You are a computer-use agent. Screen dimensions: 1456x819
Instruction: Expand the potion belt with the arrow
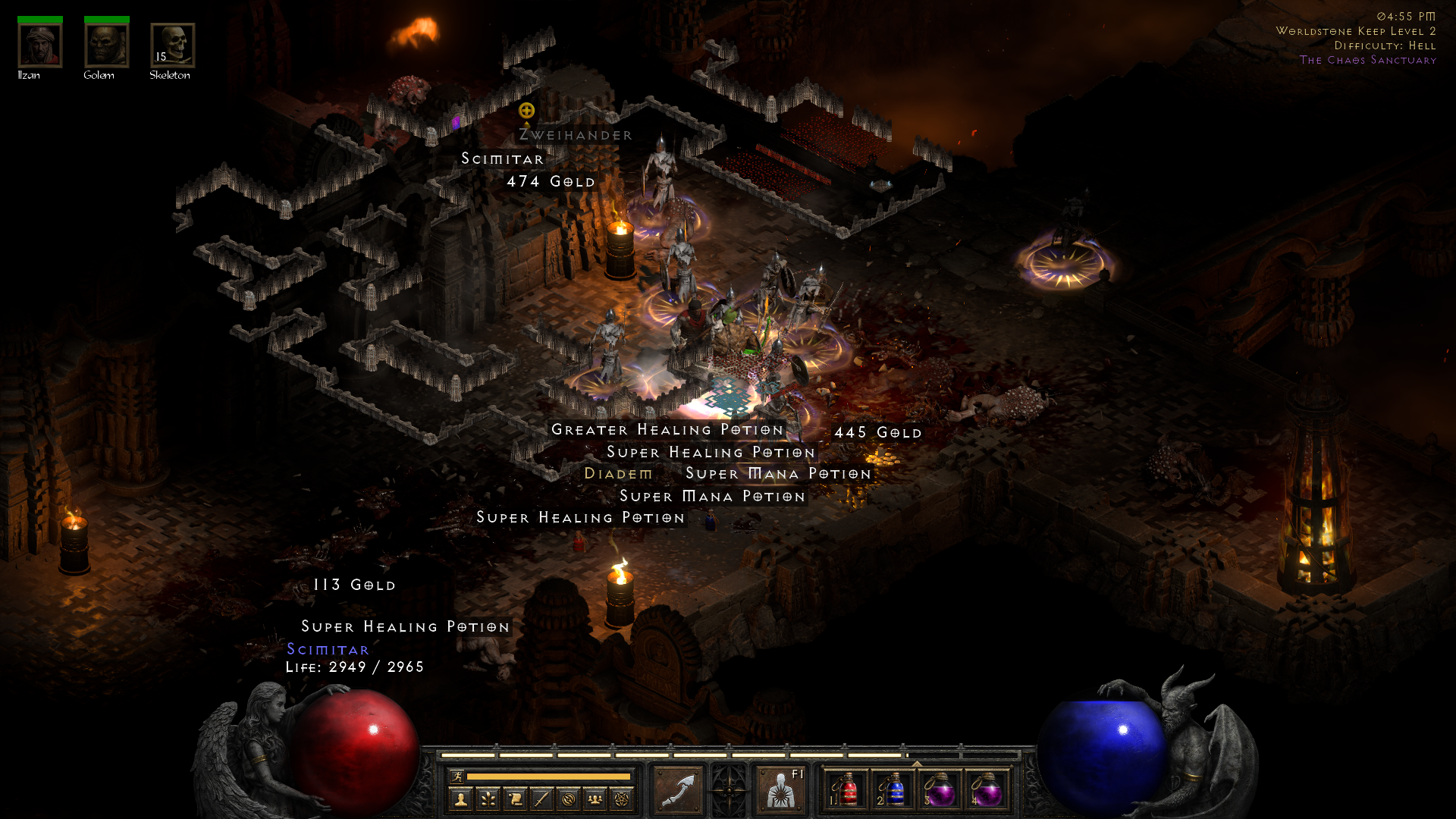point(916,764)
